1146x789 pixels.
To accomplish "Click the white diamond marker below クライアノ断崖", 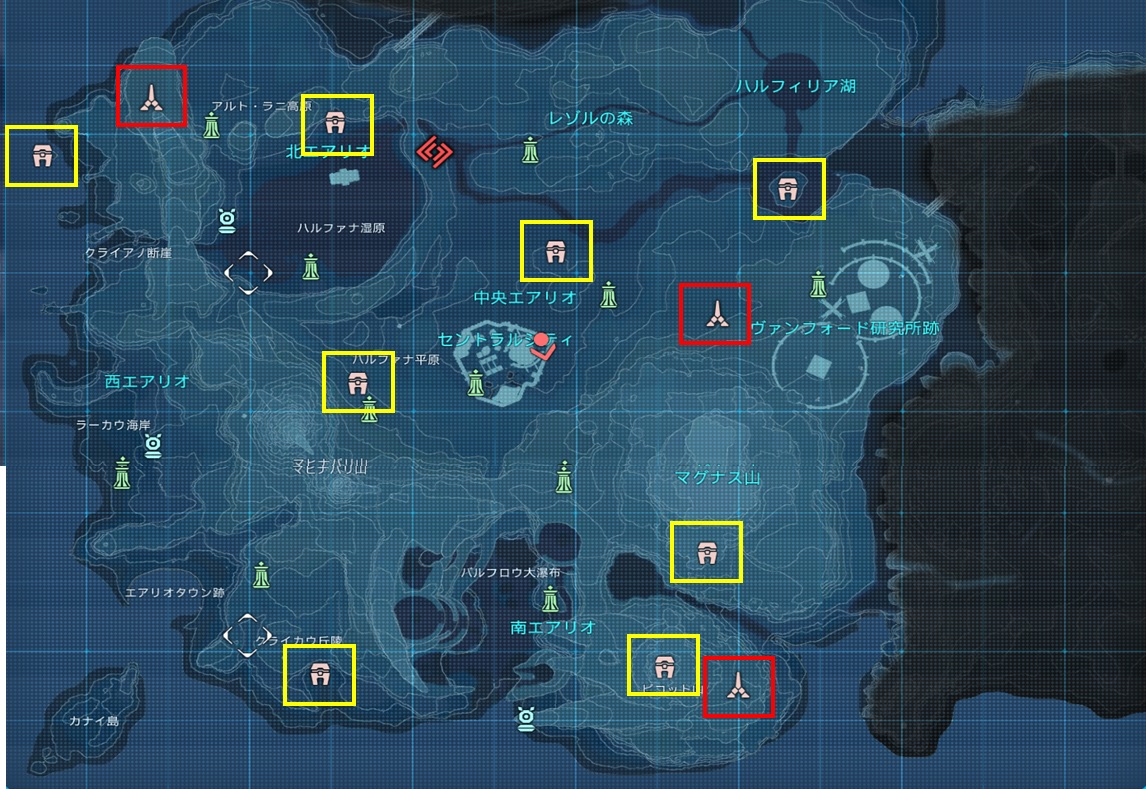I will (x=248, y=271).
